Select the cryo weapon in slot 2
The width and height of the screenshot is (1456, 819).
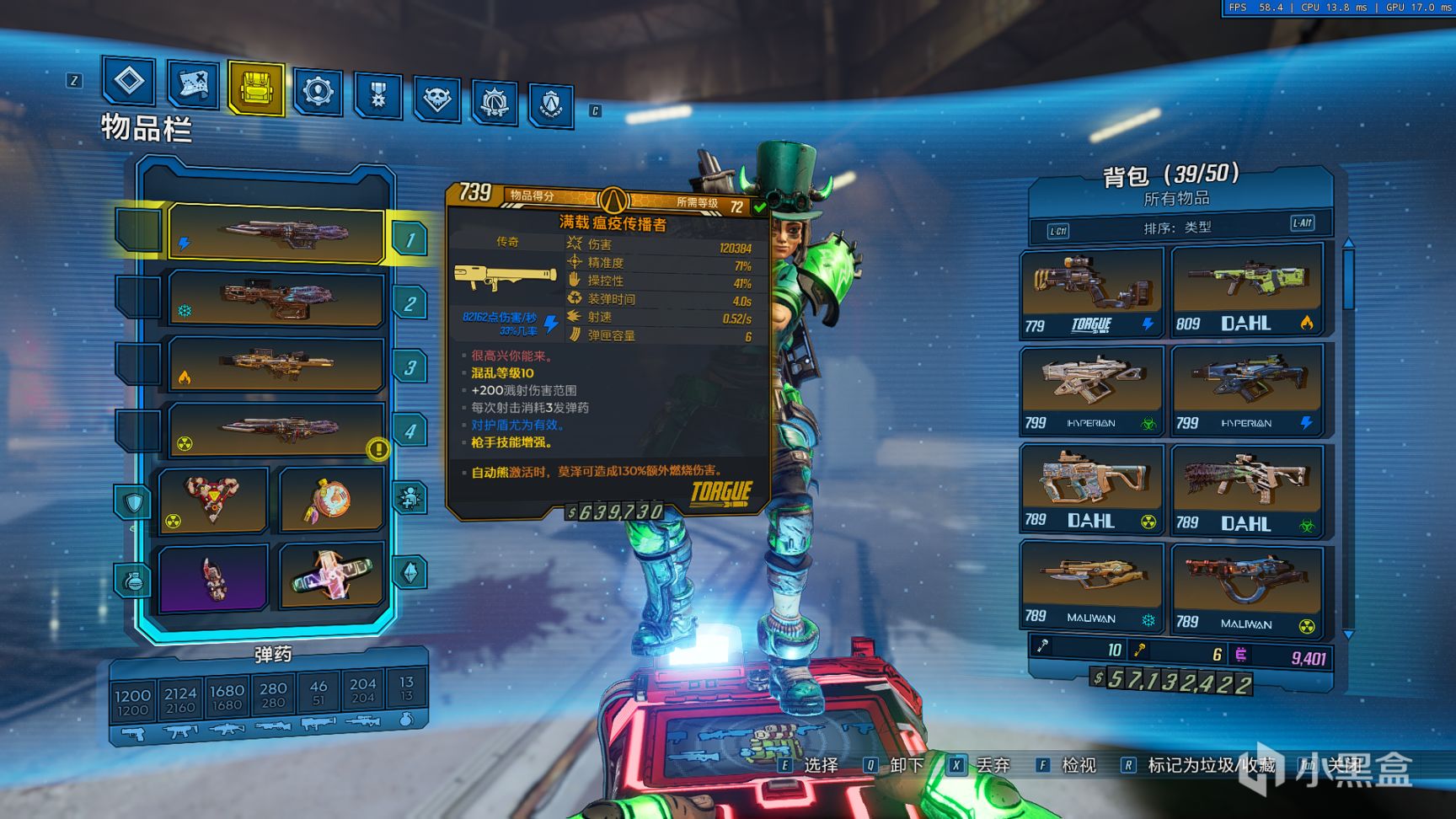click(x=276, y=298)
